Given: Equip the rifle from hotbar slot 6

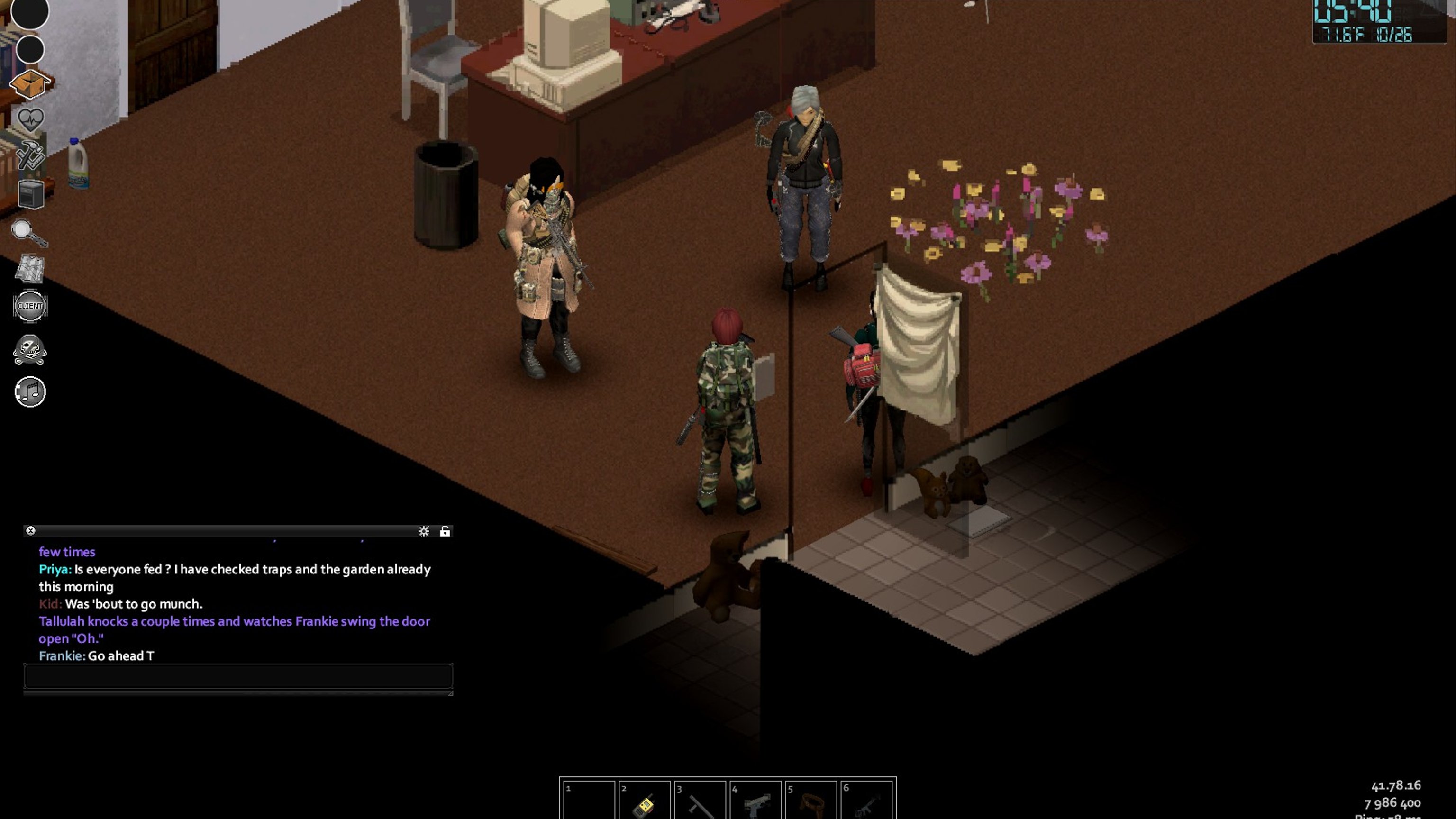Looking at the screenshot, I should (866, 802).
